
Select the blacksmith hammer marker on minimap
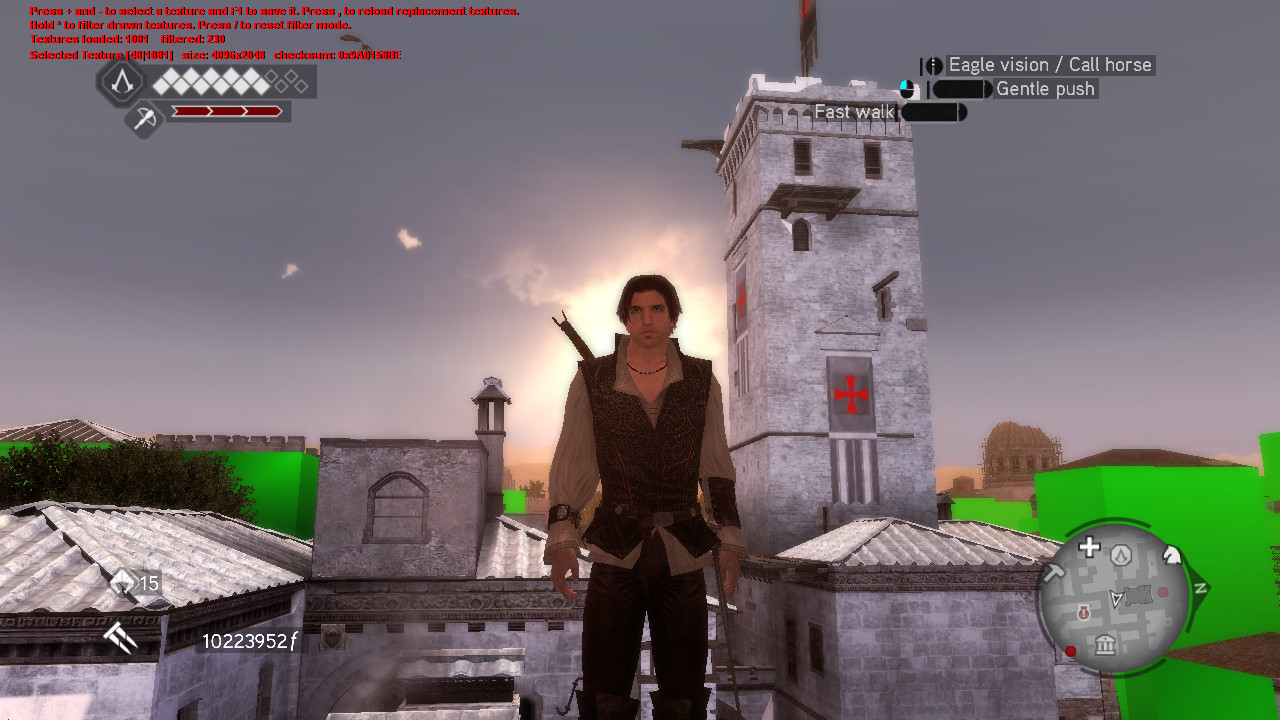[x=1055, y=571]
